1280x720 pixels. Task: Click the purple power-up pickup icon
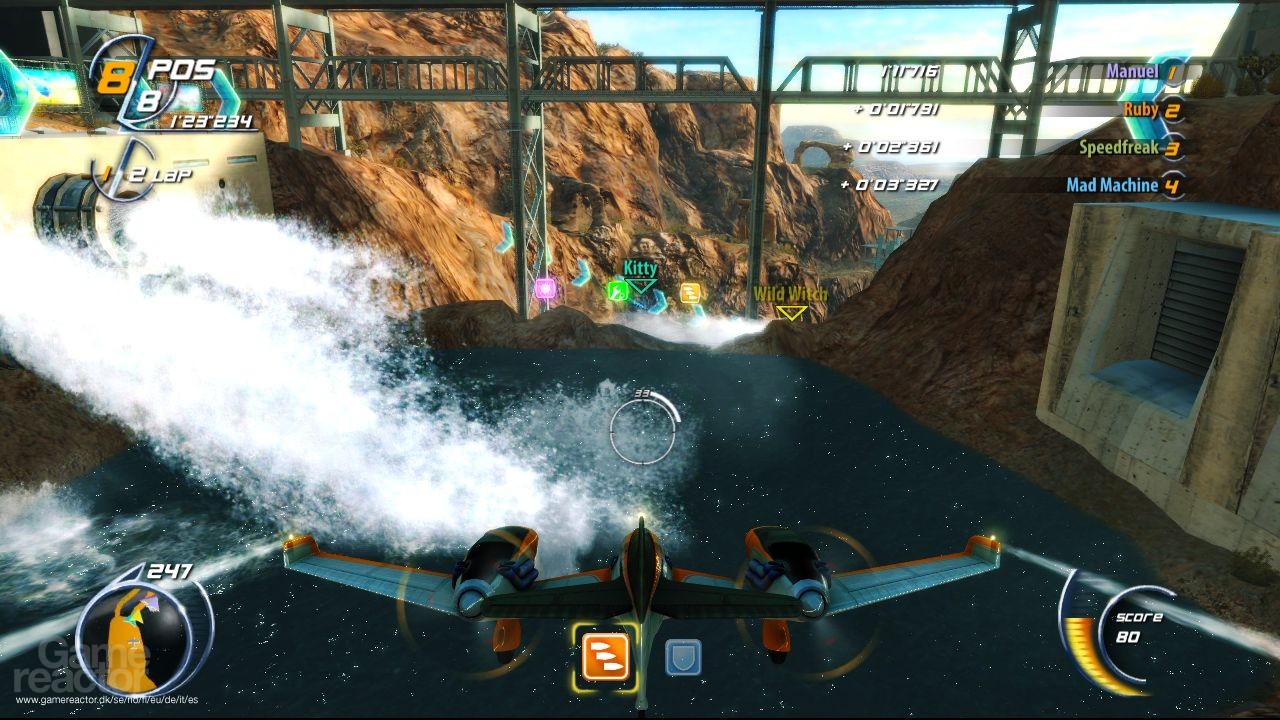545,288
